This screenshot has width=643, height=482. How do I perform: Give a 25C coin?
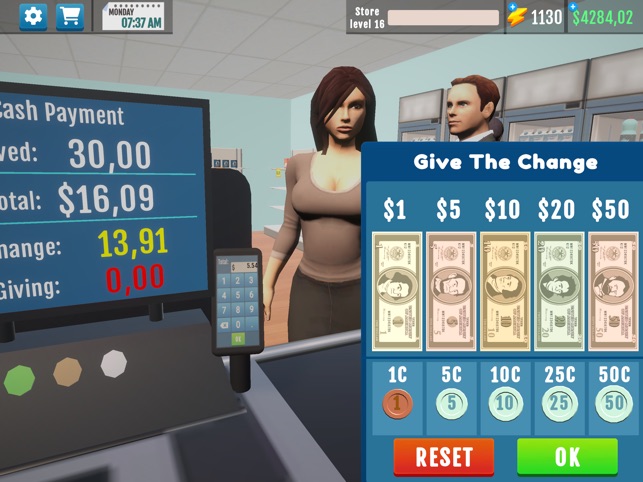pyautogui.click(x=559, y=404)
